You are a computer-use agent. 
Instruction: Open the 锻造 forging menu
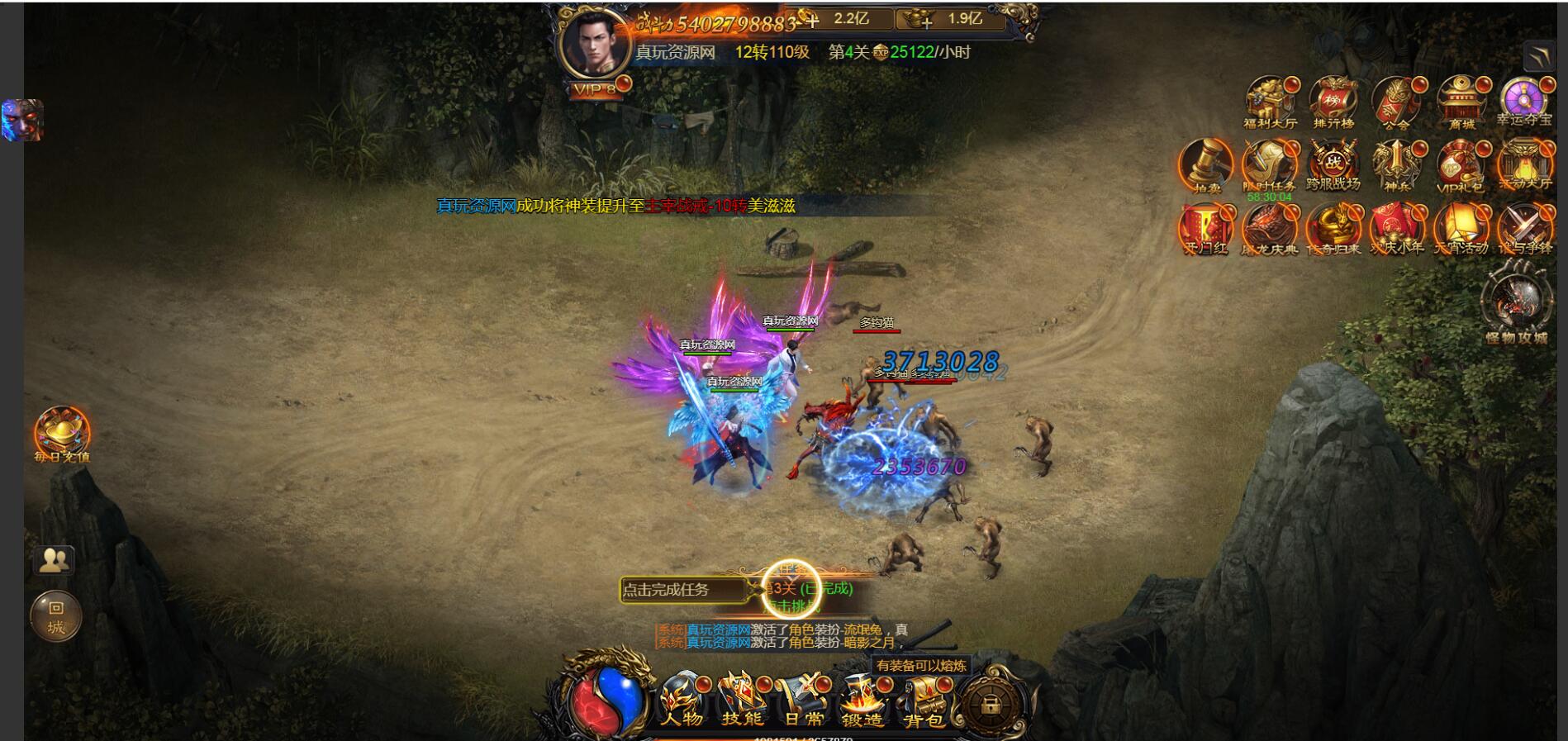pyautogui.click(x=862, y=701)
